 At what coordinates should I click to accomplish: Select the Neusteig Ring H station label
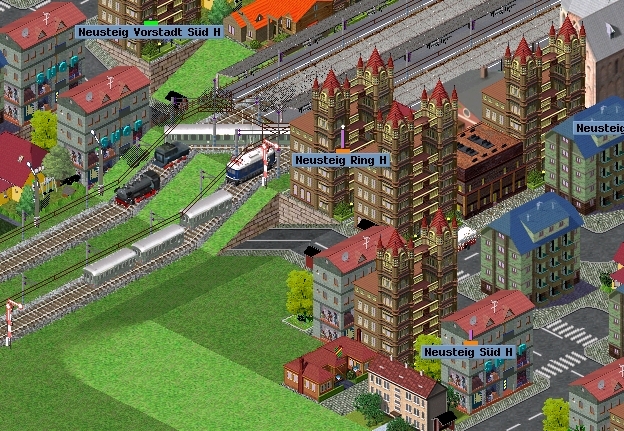(x=341, y=159)
